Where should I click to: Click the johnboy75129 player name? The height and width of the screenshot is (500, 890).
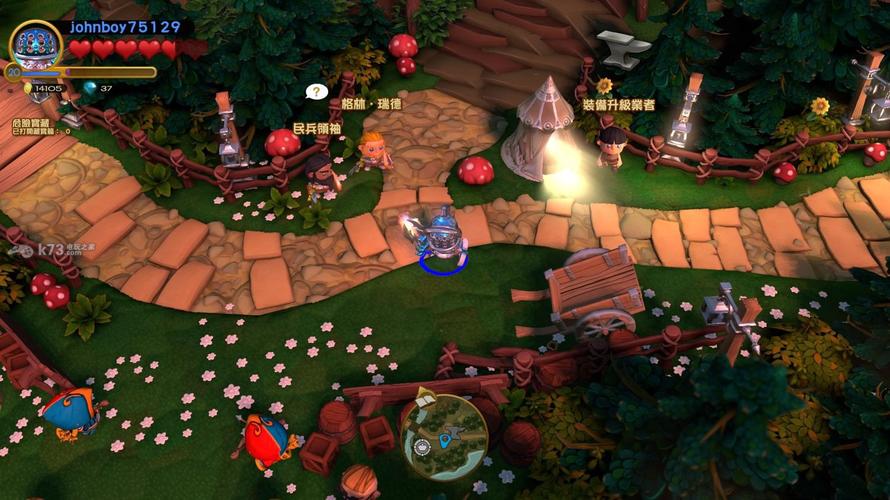point(125,28)
